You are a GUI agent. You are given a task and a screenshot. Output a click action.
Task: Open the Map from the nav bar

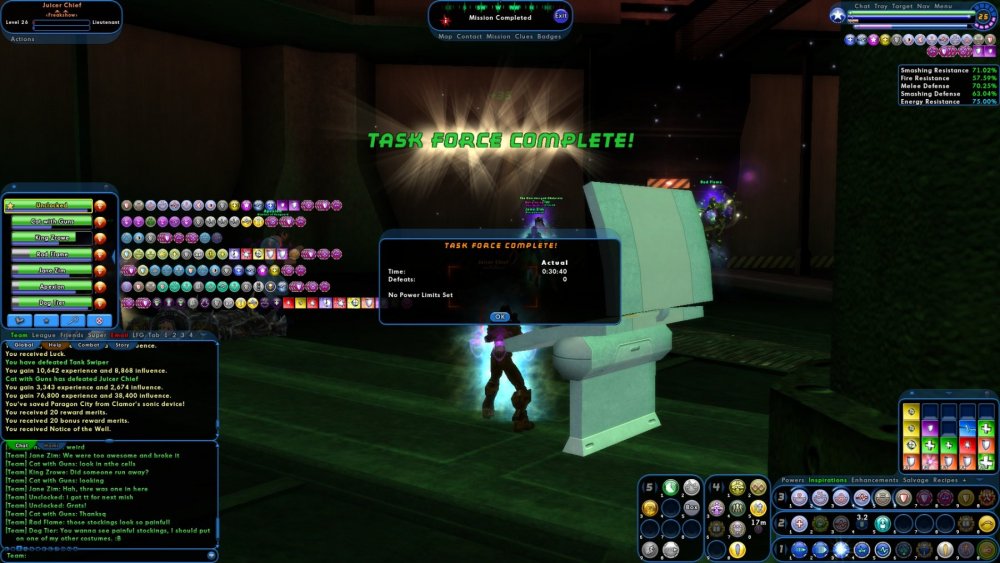pos(445,36)
